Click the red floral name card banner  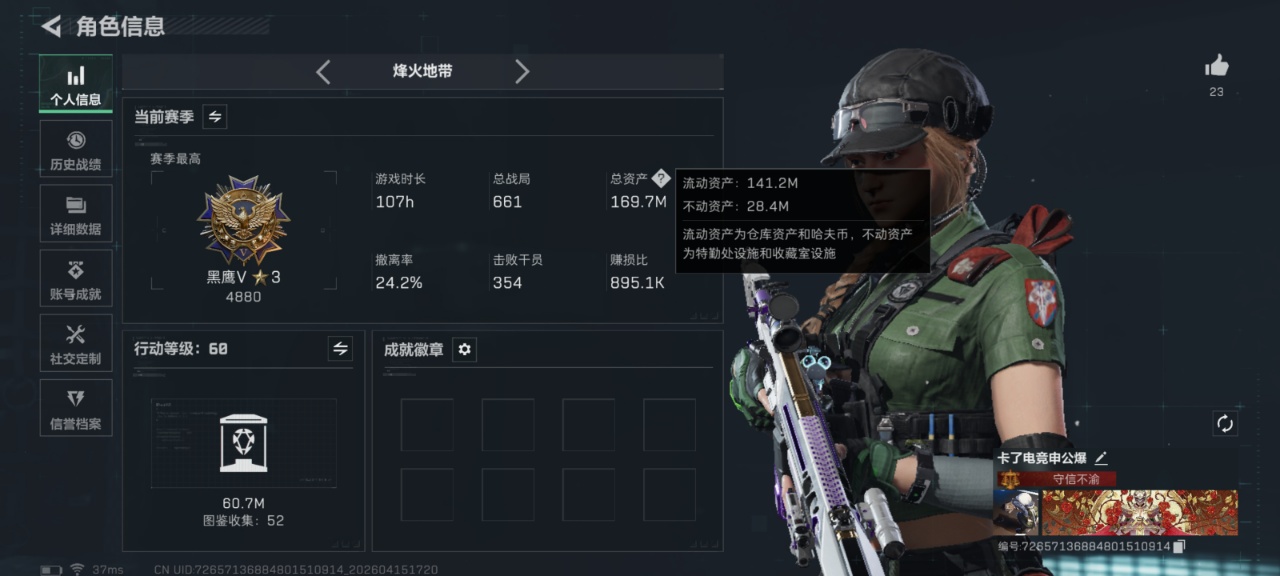[x=1140, y=512]
